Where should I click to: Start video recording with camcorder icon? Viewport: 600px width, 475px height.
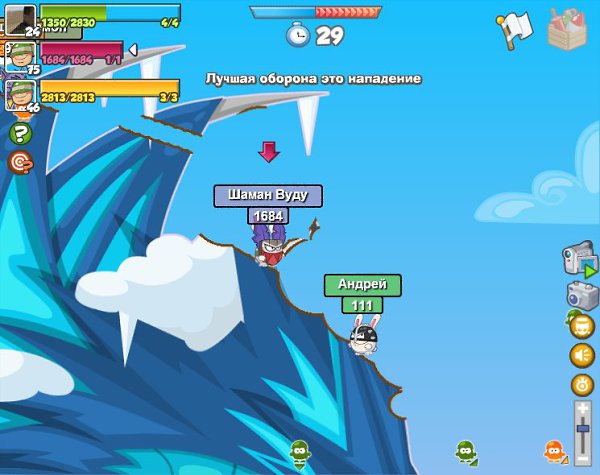[x=579, y=260]
